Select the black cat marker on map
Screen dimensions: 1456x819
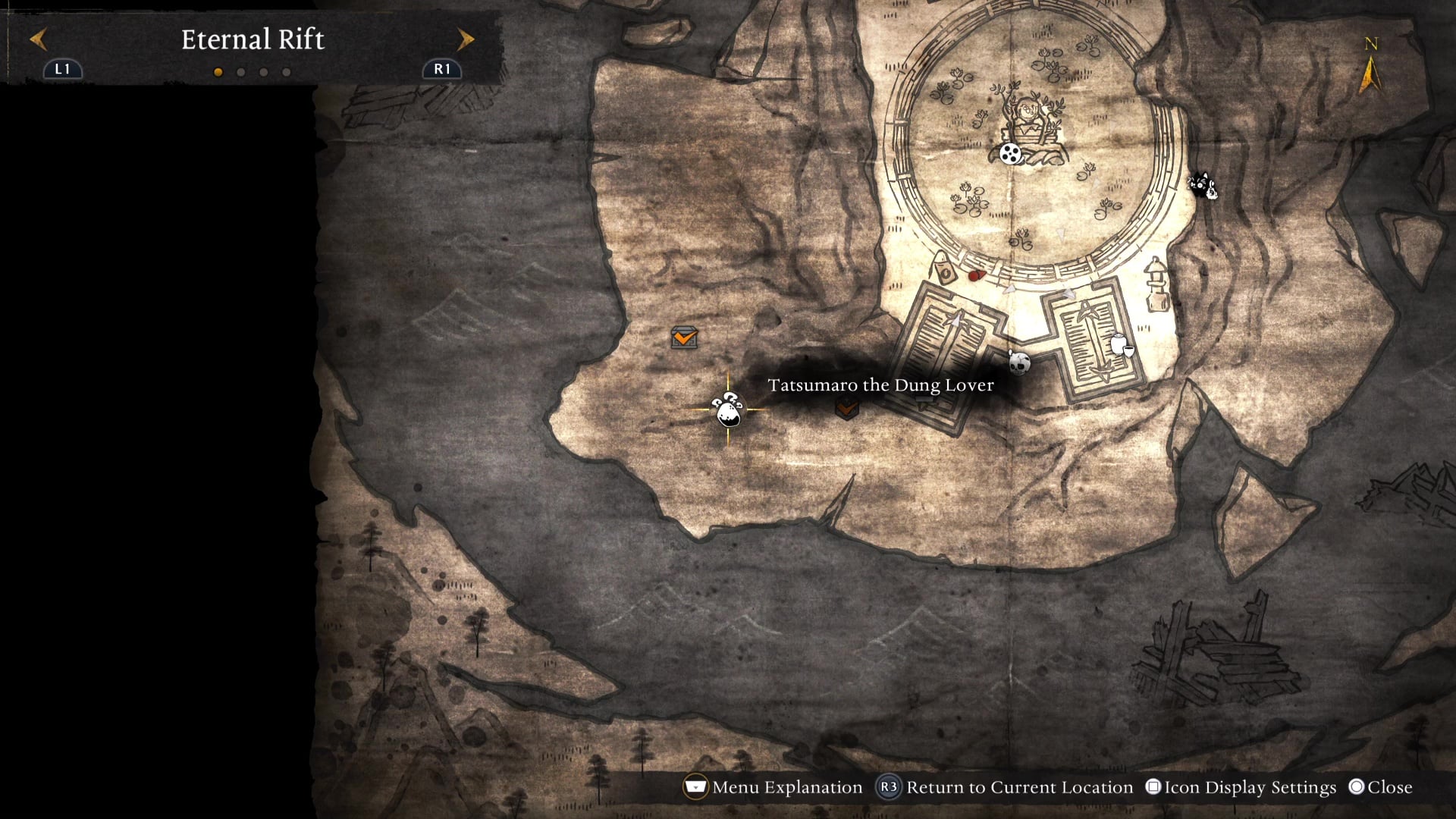[1202, 185]
